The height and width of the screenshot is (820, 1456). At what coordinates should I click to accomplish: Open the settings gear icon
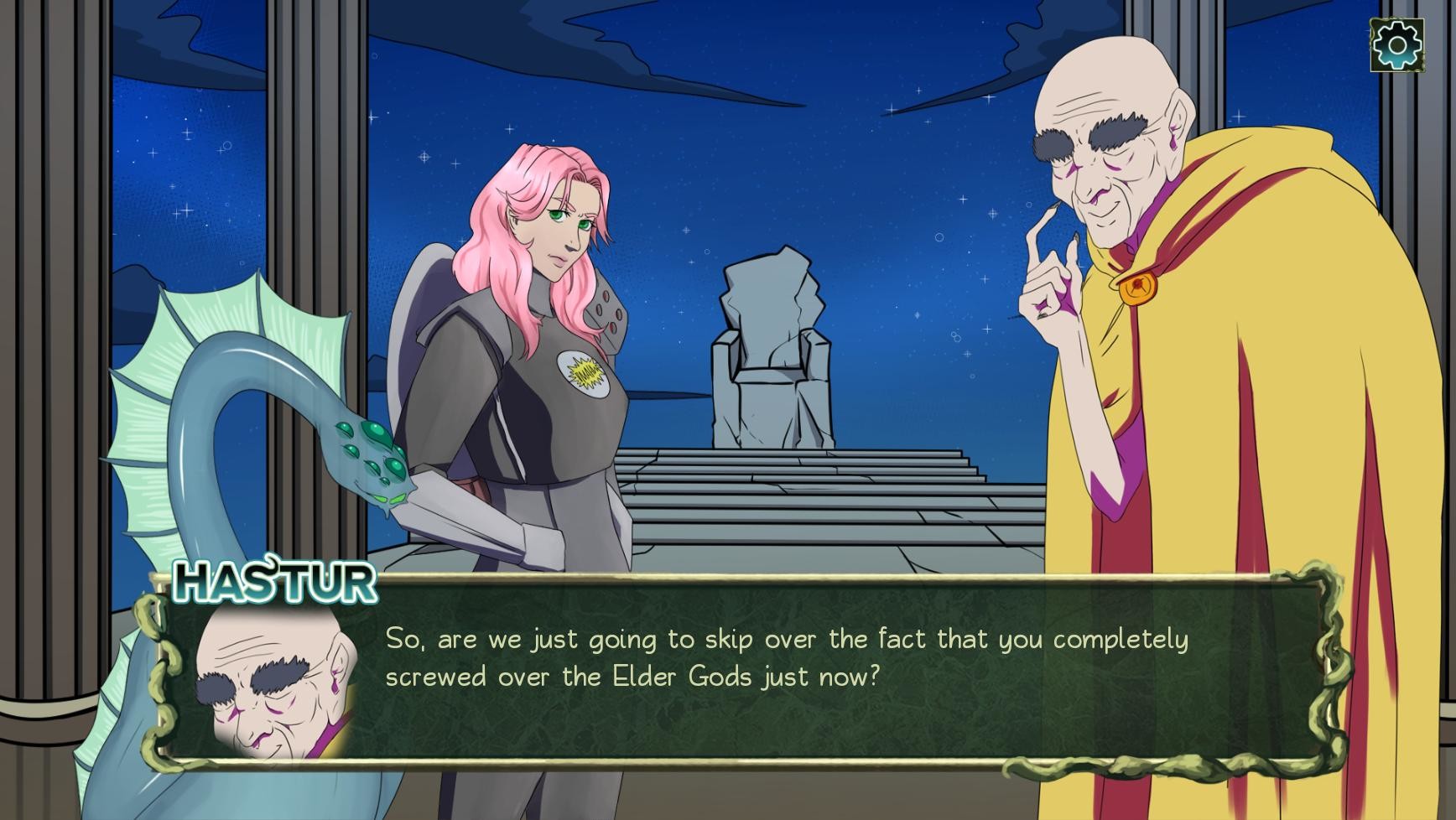coord(1398,46)
